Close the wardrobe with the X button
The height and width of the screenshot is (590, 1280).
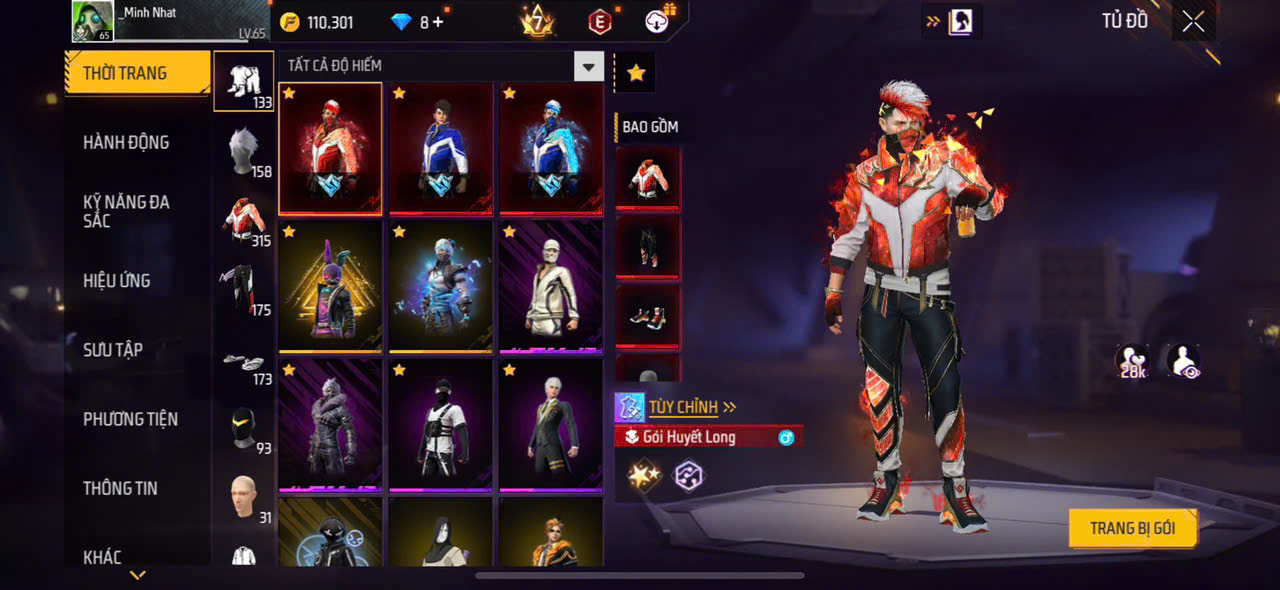pyautogui.click(x=1193, y=22)
